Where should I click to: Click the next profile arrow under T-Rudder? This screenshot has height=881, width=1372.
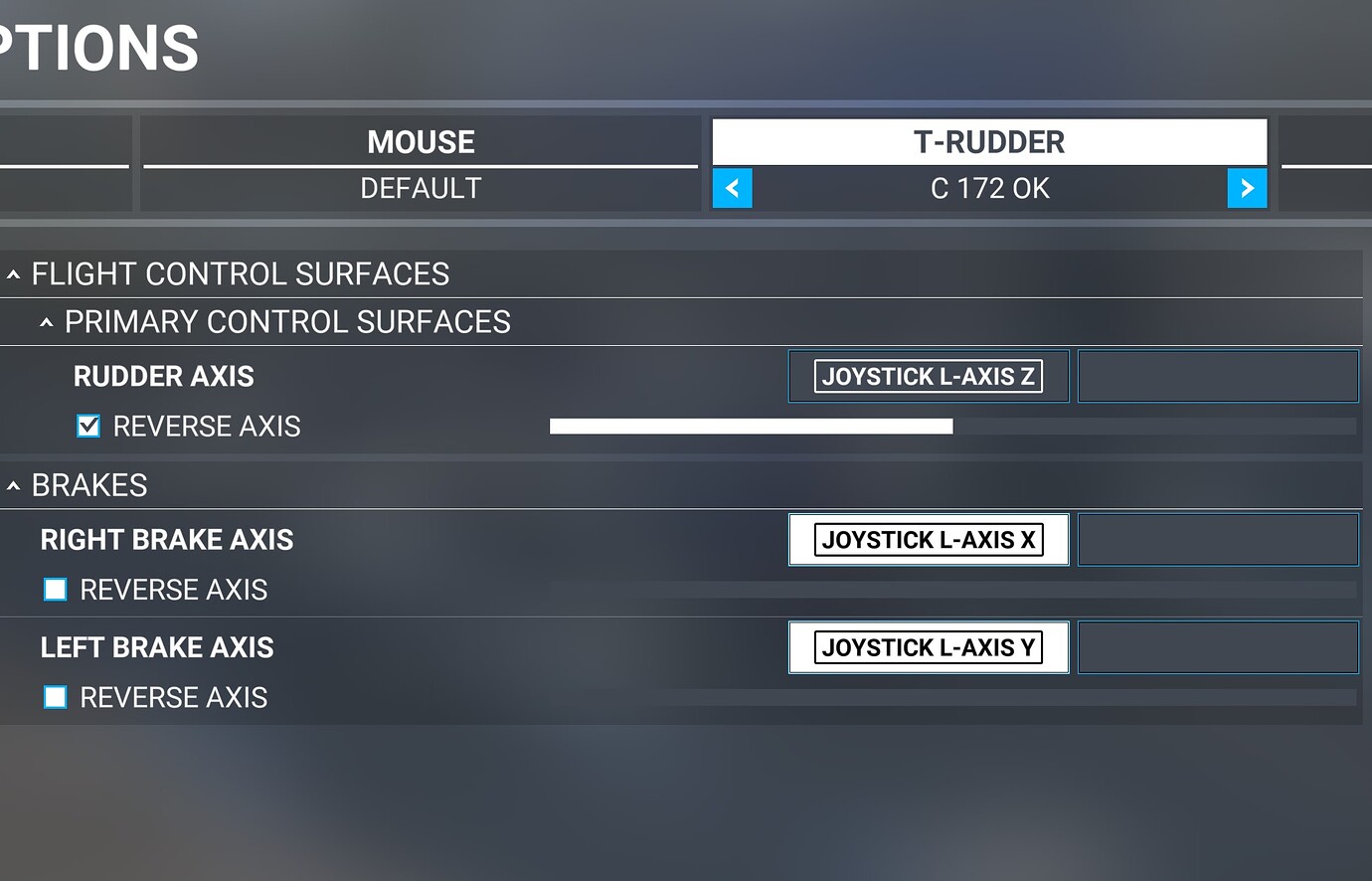pos(1247,188)
